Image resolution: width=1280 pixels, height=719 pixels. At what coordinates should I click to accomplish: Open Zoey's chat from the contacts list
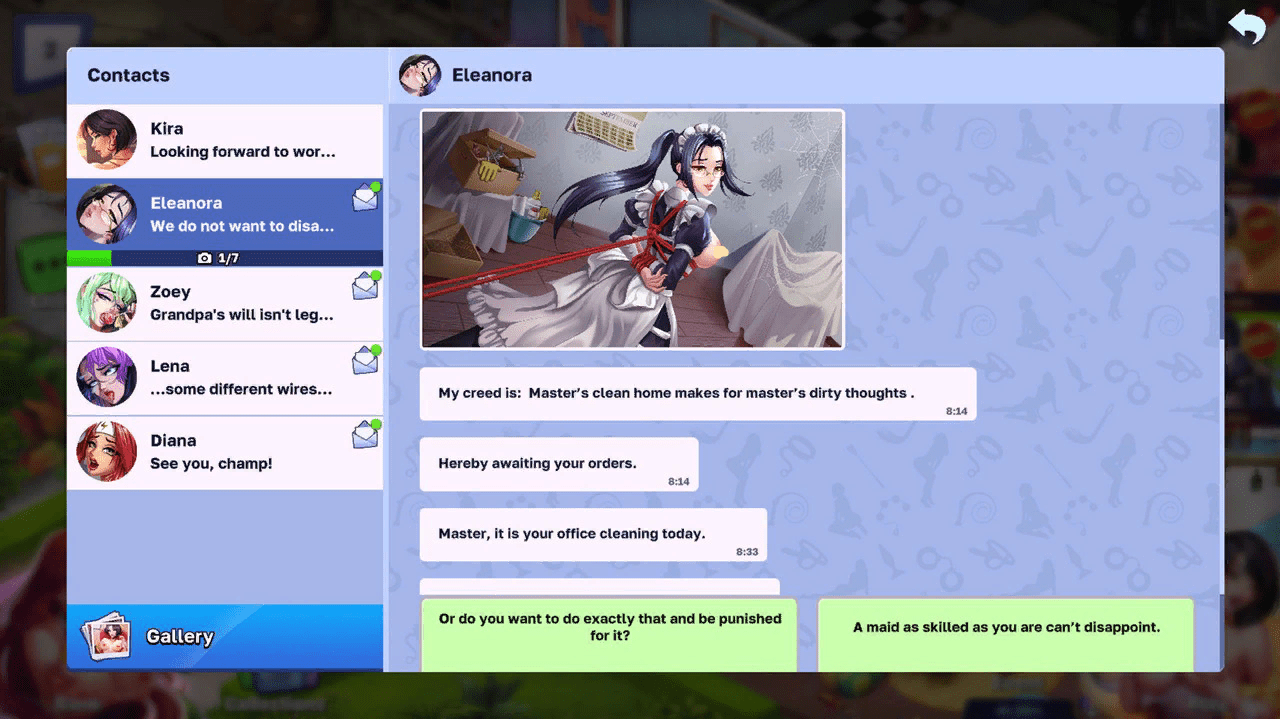tap(225, 303)
